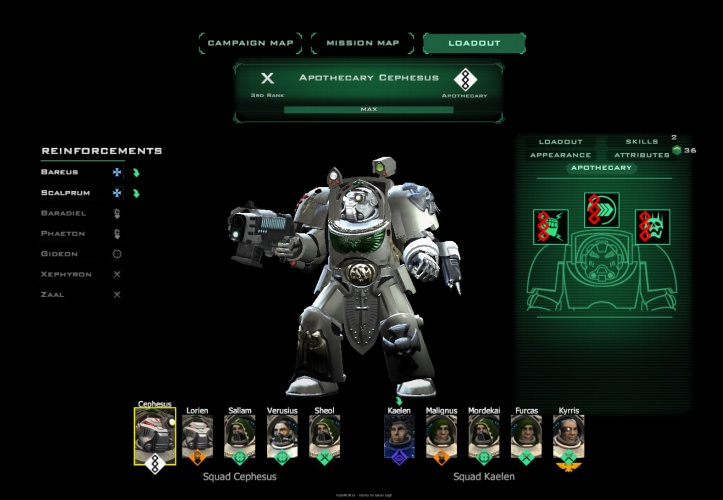Select Mordekai's squad portrait
723x500 pixels.
coord(484,433)
